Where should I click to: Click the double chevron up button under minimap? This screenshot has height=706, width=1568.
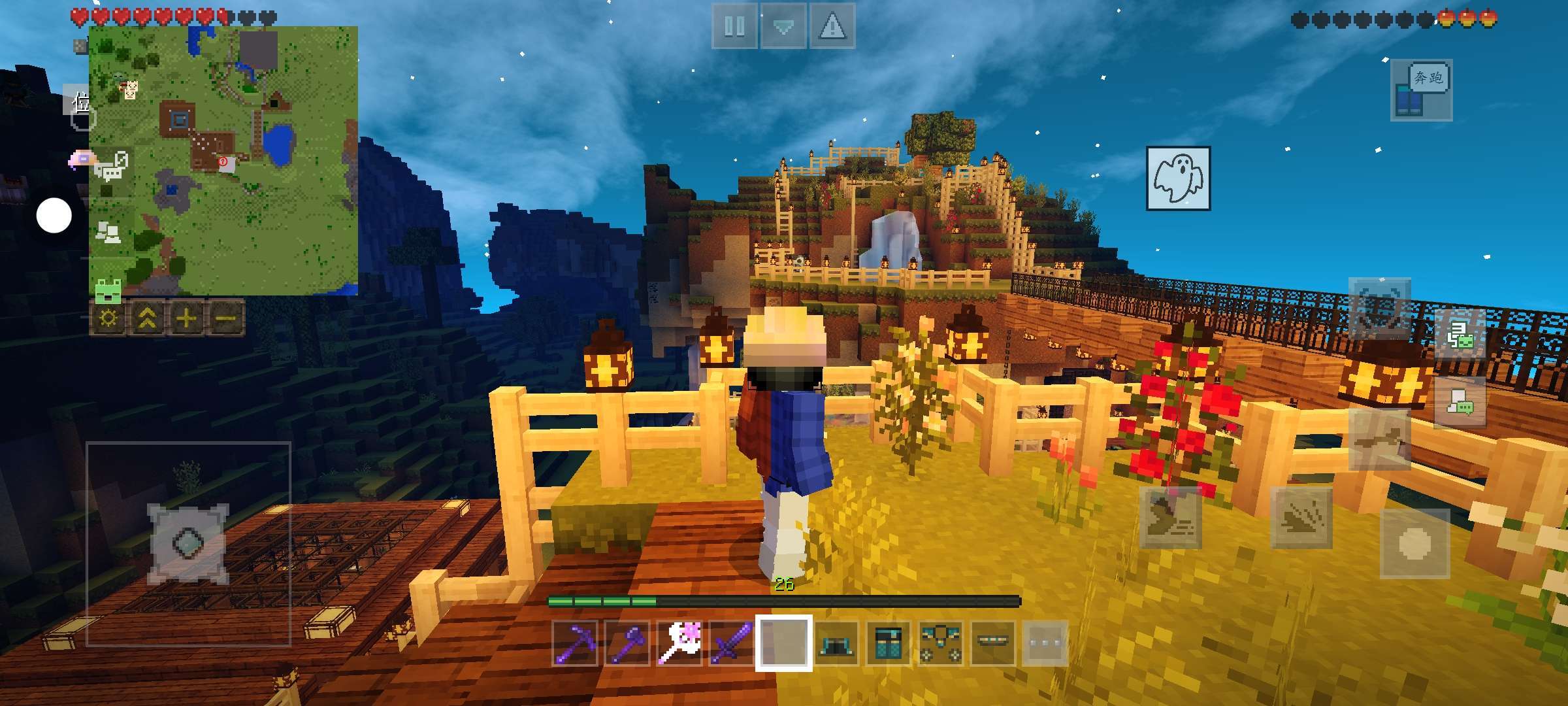tap(148, 318)
